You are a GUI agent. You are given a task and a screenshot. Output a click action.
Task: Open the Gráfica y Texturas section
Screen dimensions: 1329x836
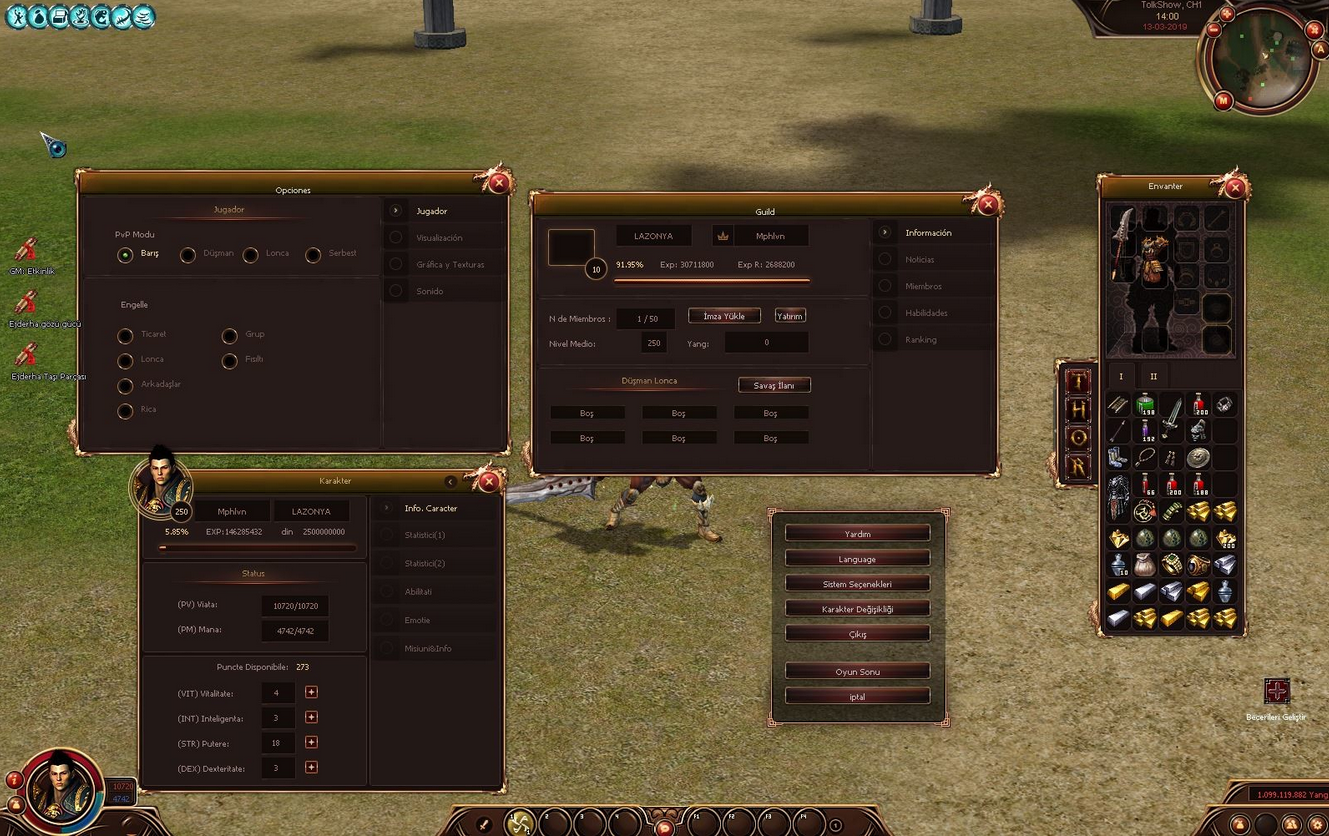click(x=449, y=265)
